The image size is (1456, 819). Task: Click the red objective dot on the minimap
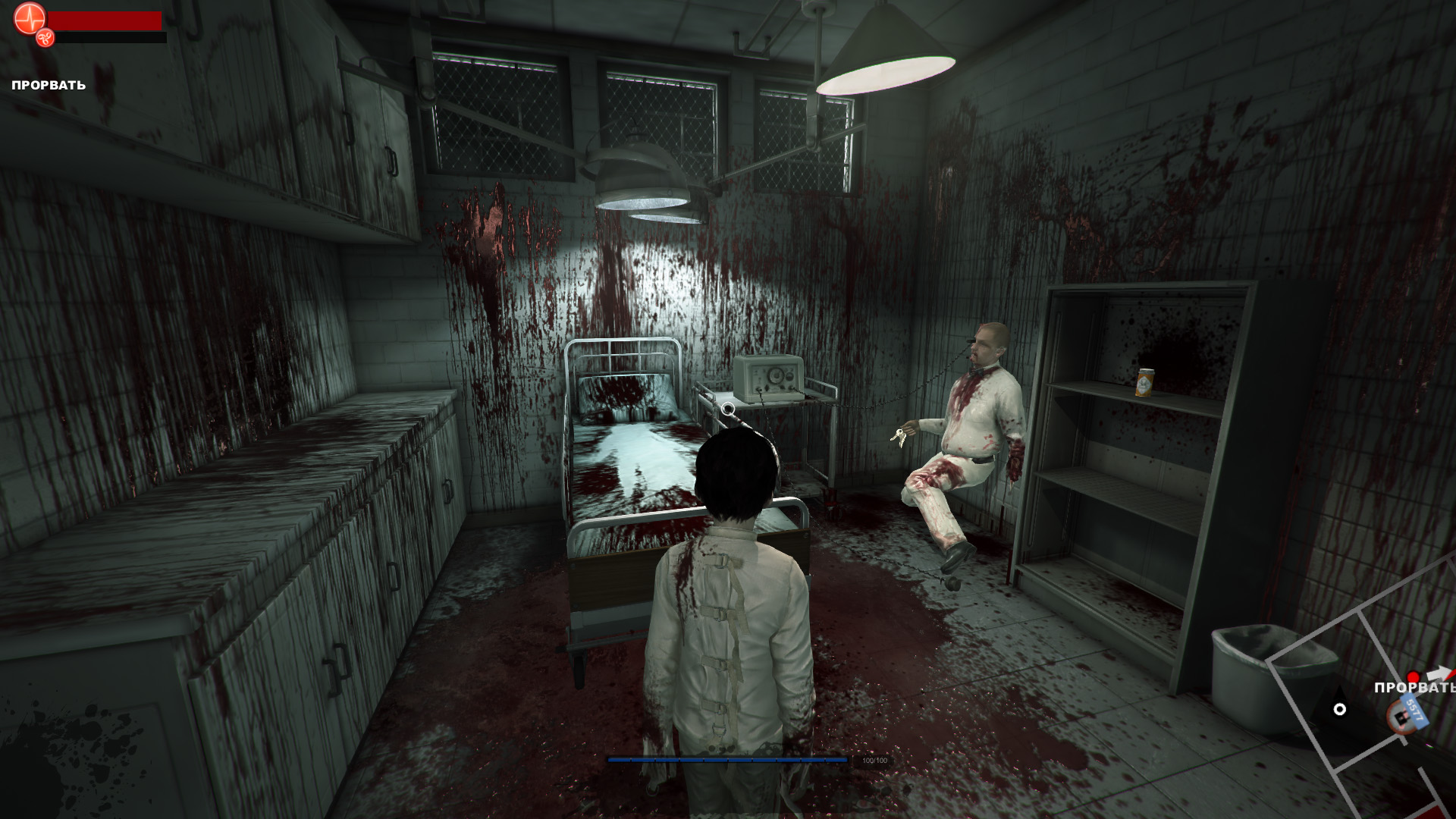[1413, 676]
